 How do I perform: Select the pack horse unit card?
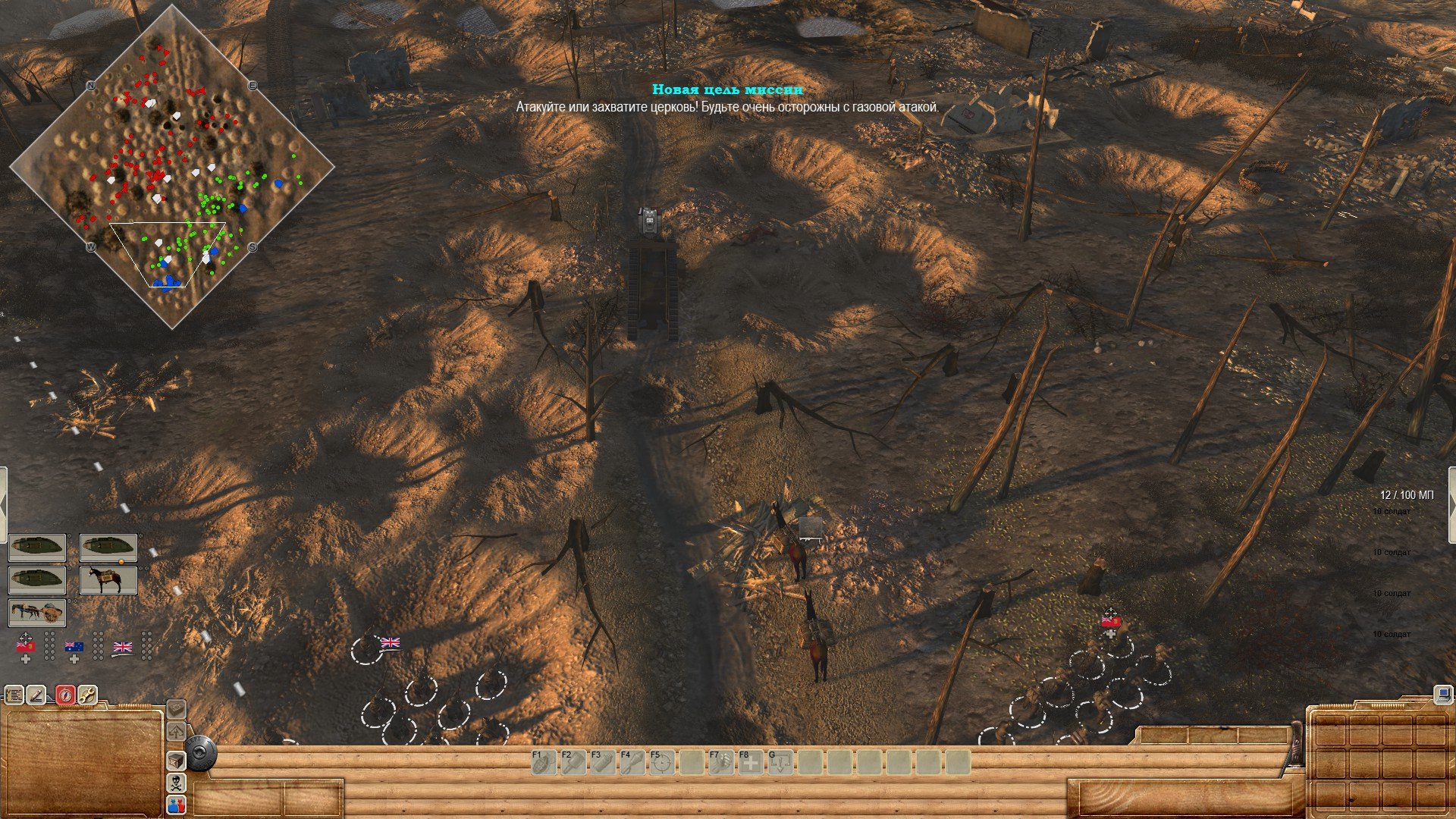[108, 580]
